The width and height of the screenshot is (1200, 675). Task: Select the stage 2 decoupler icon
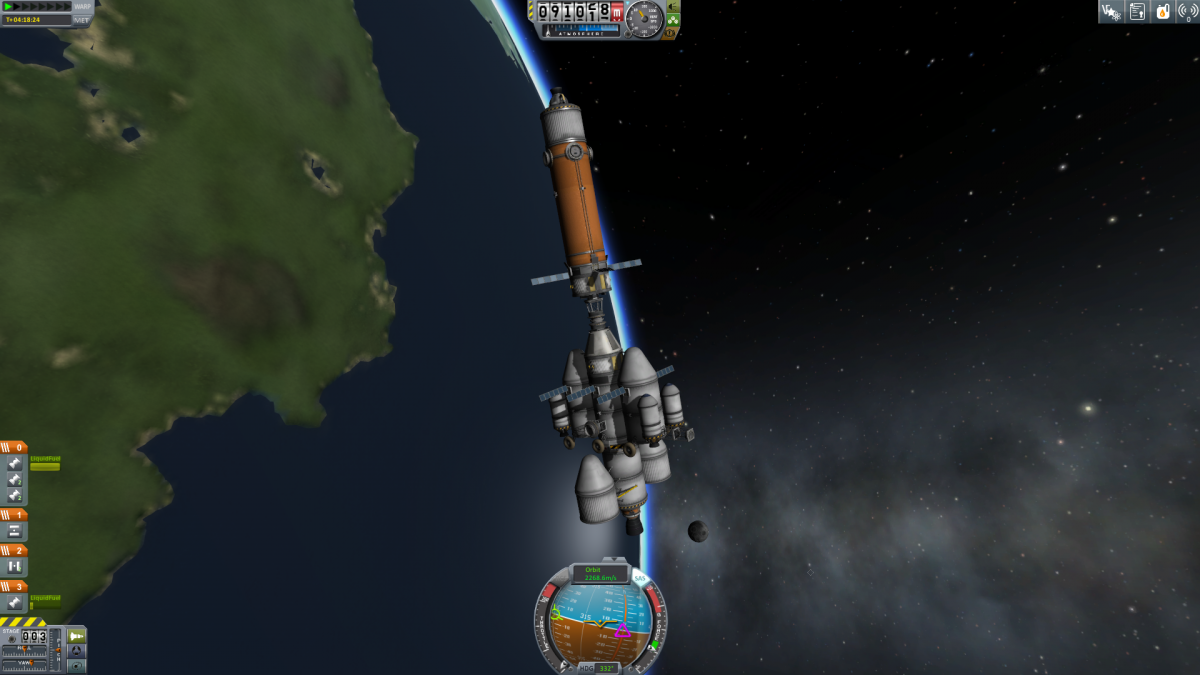15,566
